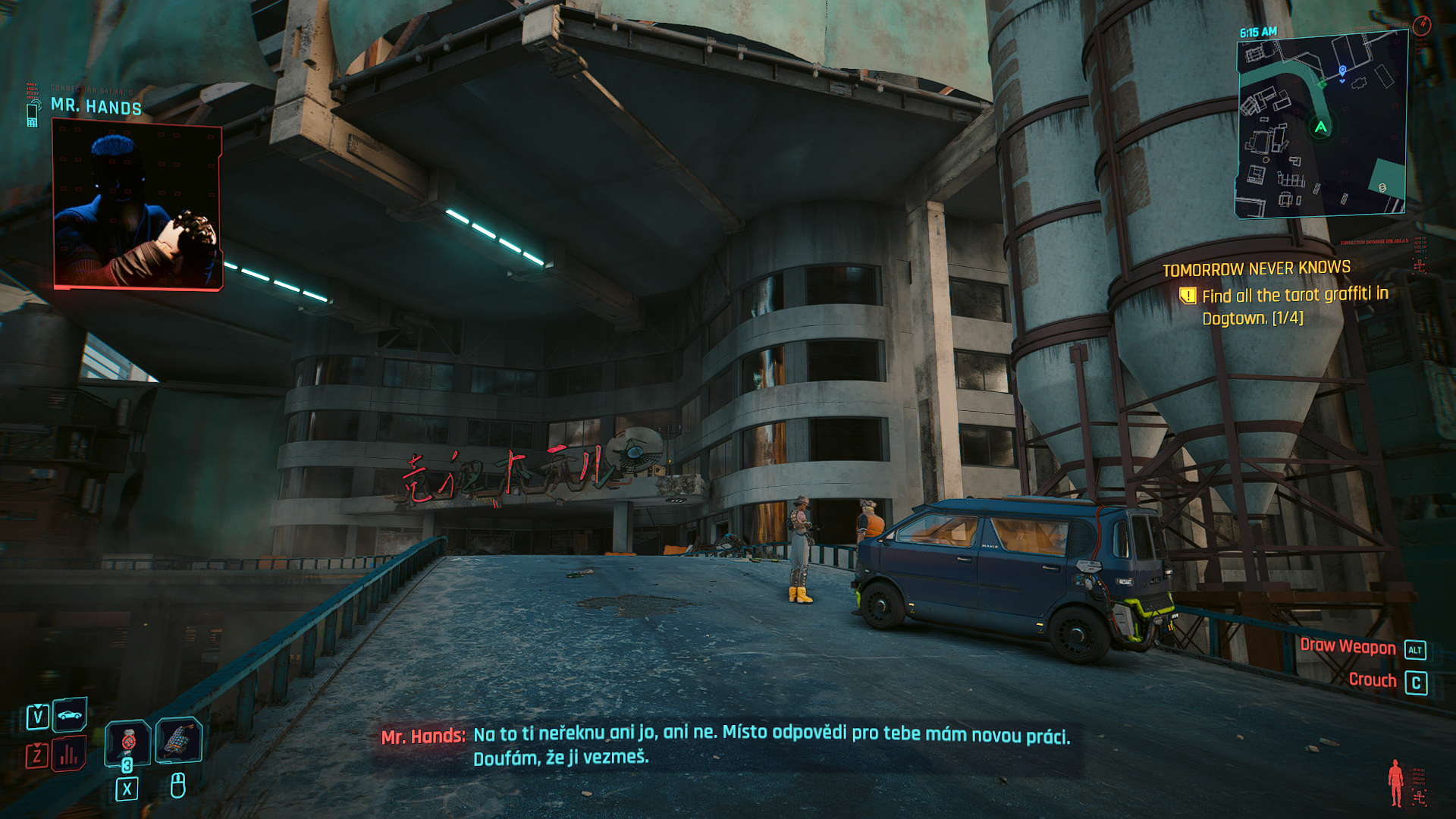The image size is (1456, 819).
Task: Open the red radio bars icon
Action: [x=69, y=754]
